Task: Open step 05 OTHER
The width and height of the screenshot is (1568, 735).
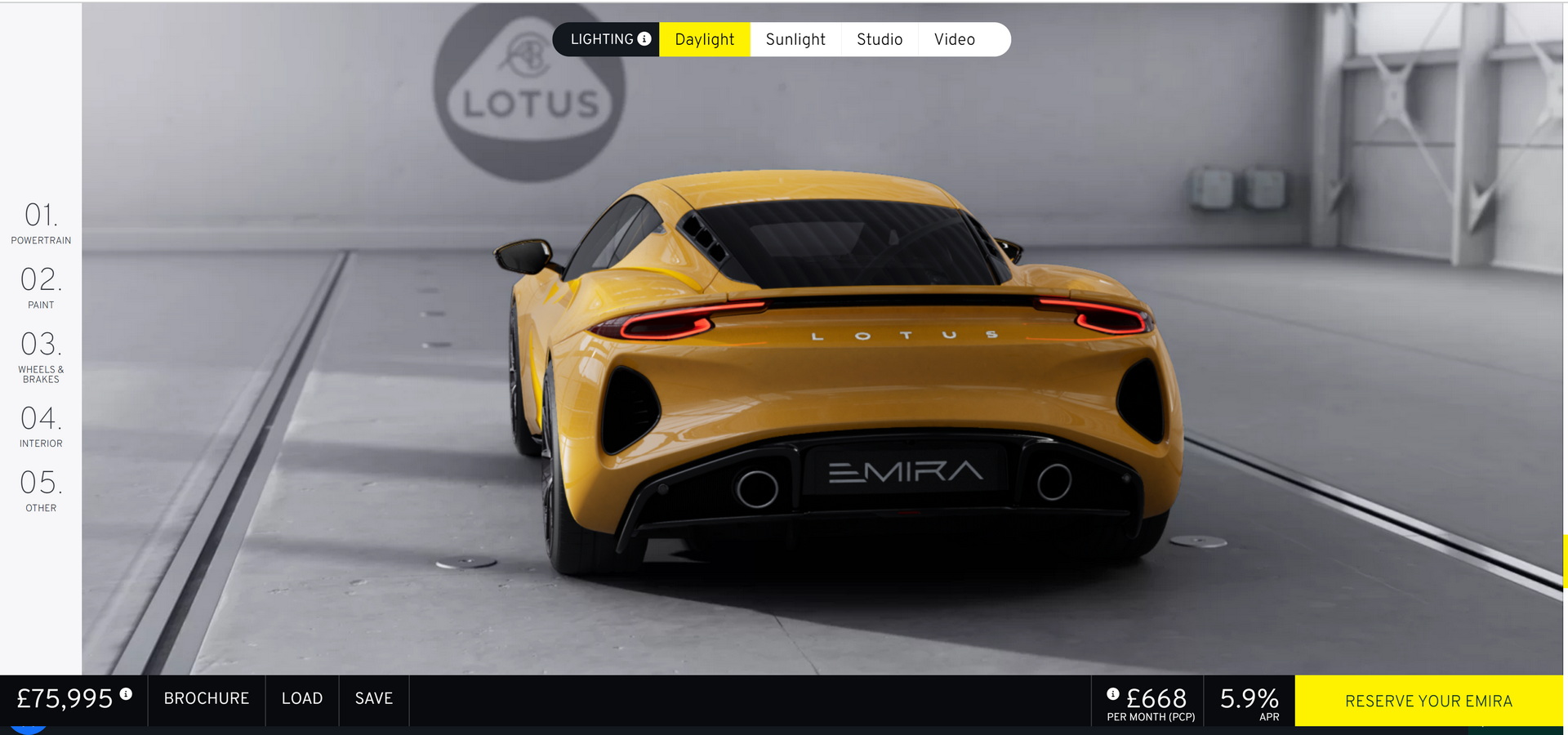Action: [x=40, y=491]
